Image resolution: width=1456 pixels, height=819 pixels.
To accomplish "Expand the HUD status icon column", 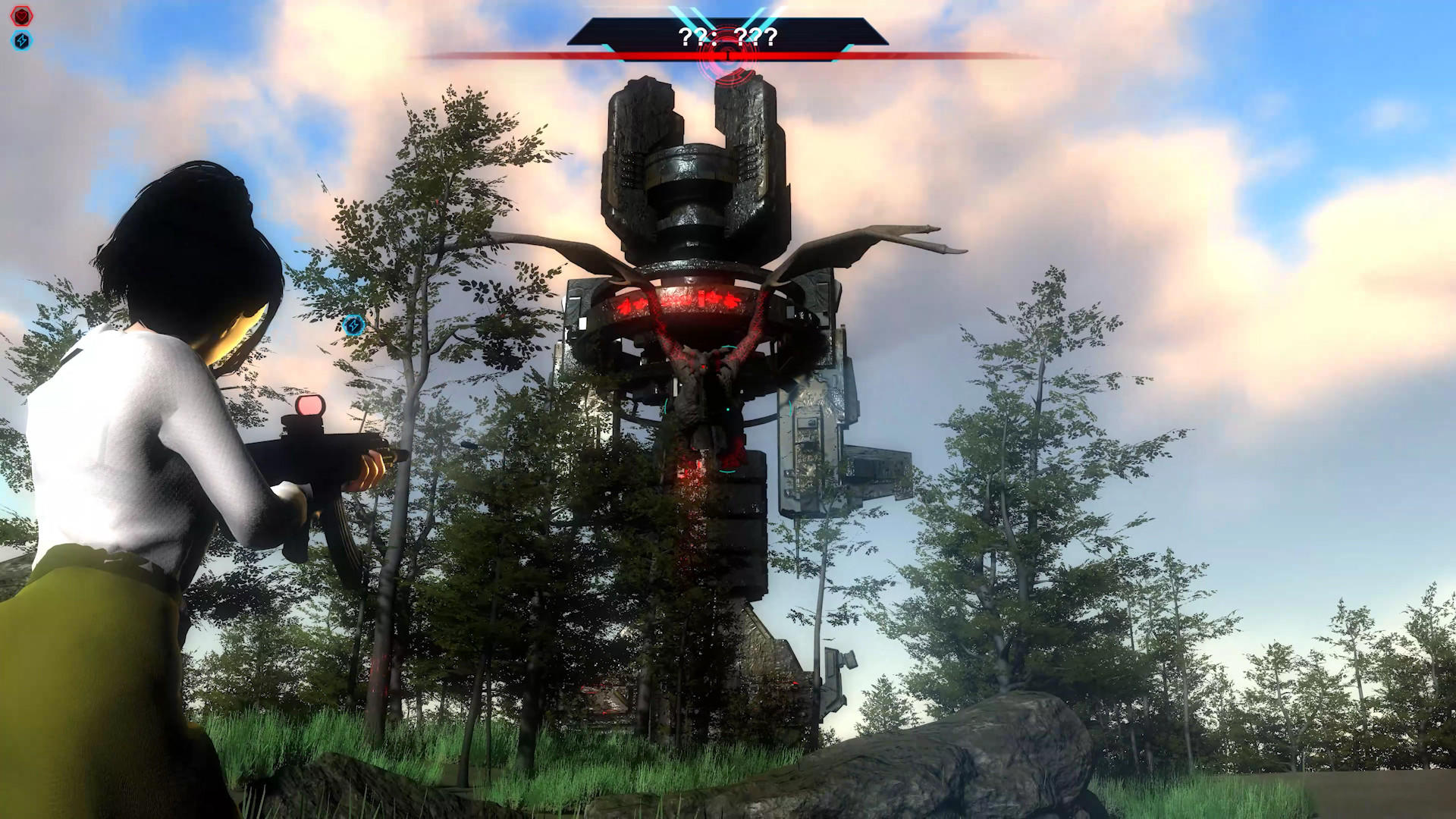I will [x=20, y=27].
